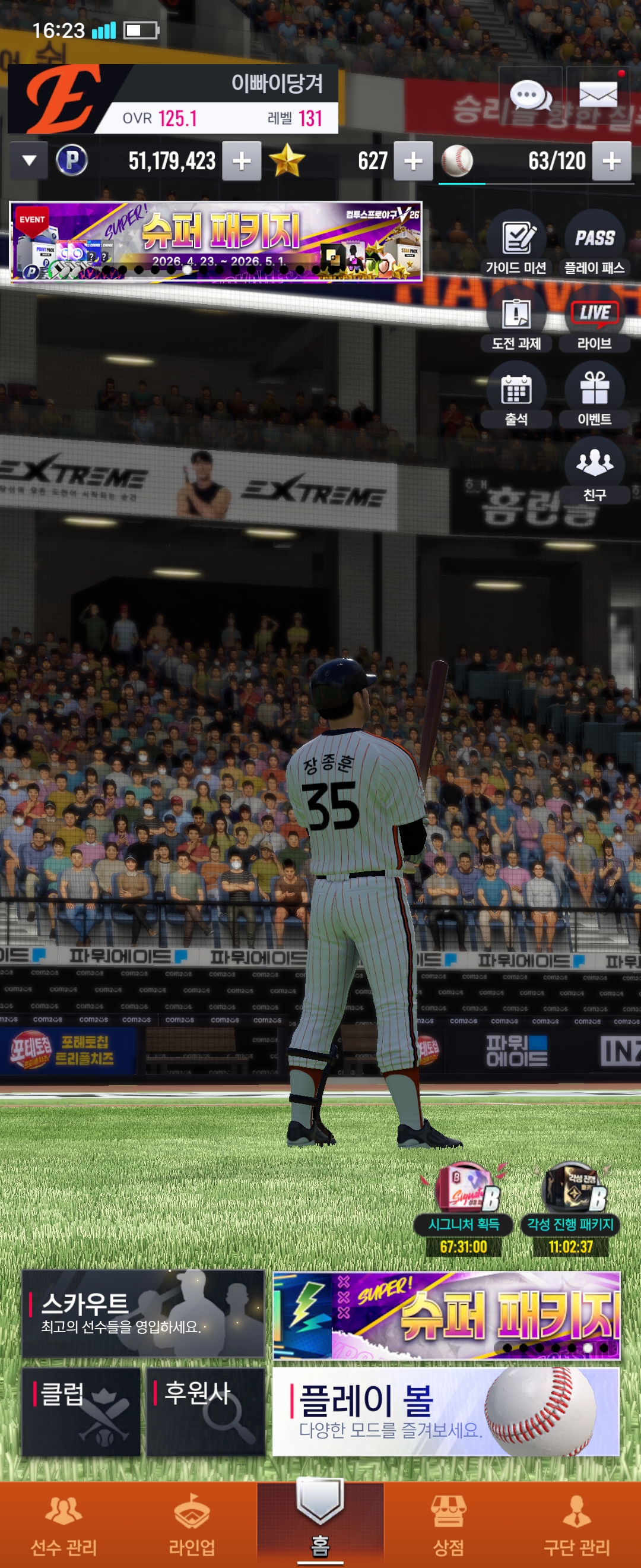Start 플레이 볼 play ball
Screen dimensions: 641x1568
[x=446, y=1412]
